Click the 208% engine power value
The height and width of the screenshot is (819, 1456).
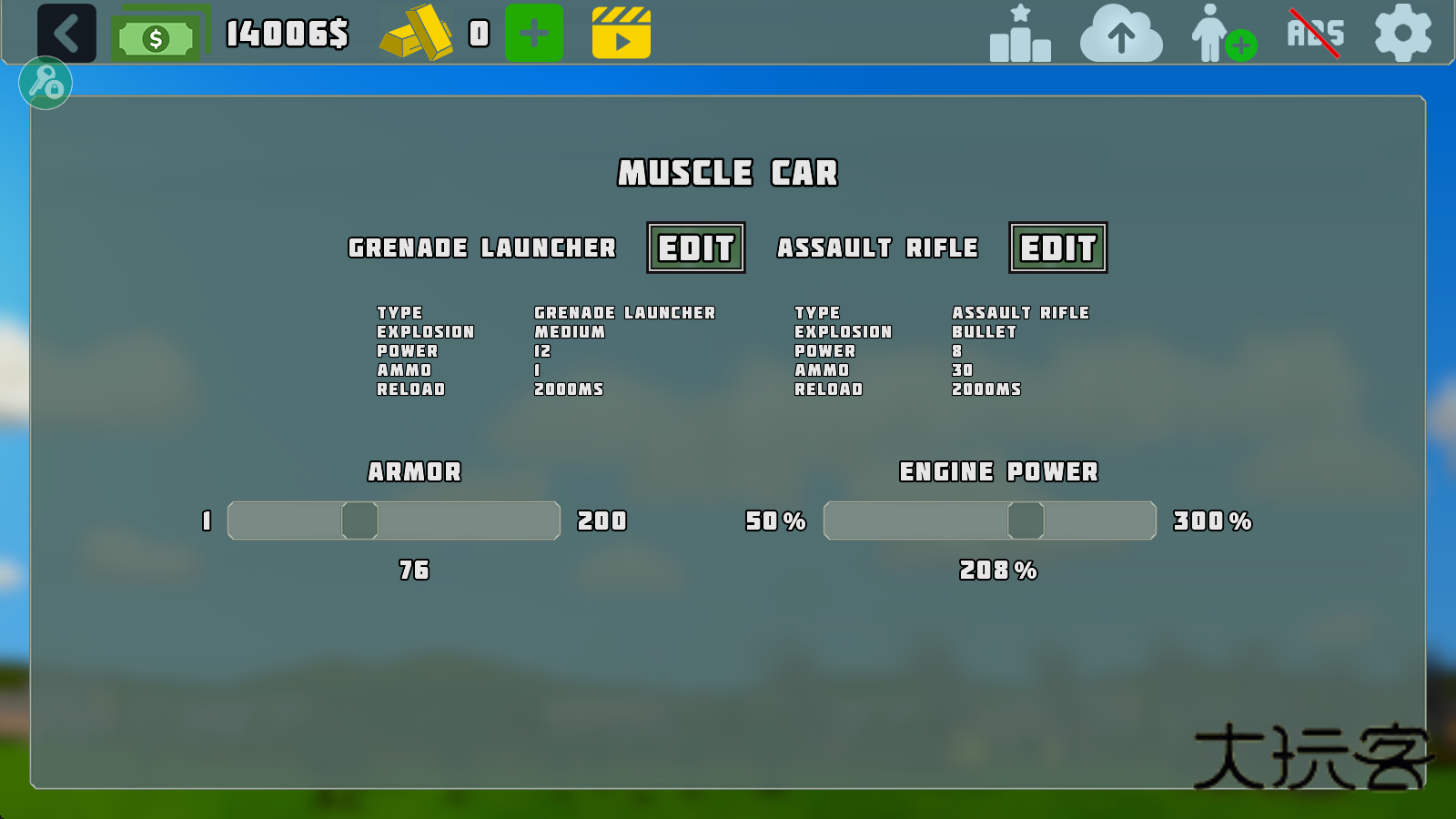[x=998, y=571]
